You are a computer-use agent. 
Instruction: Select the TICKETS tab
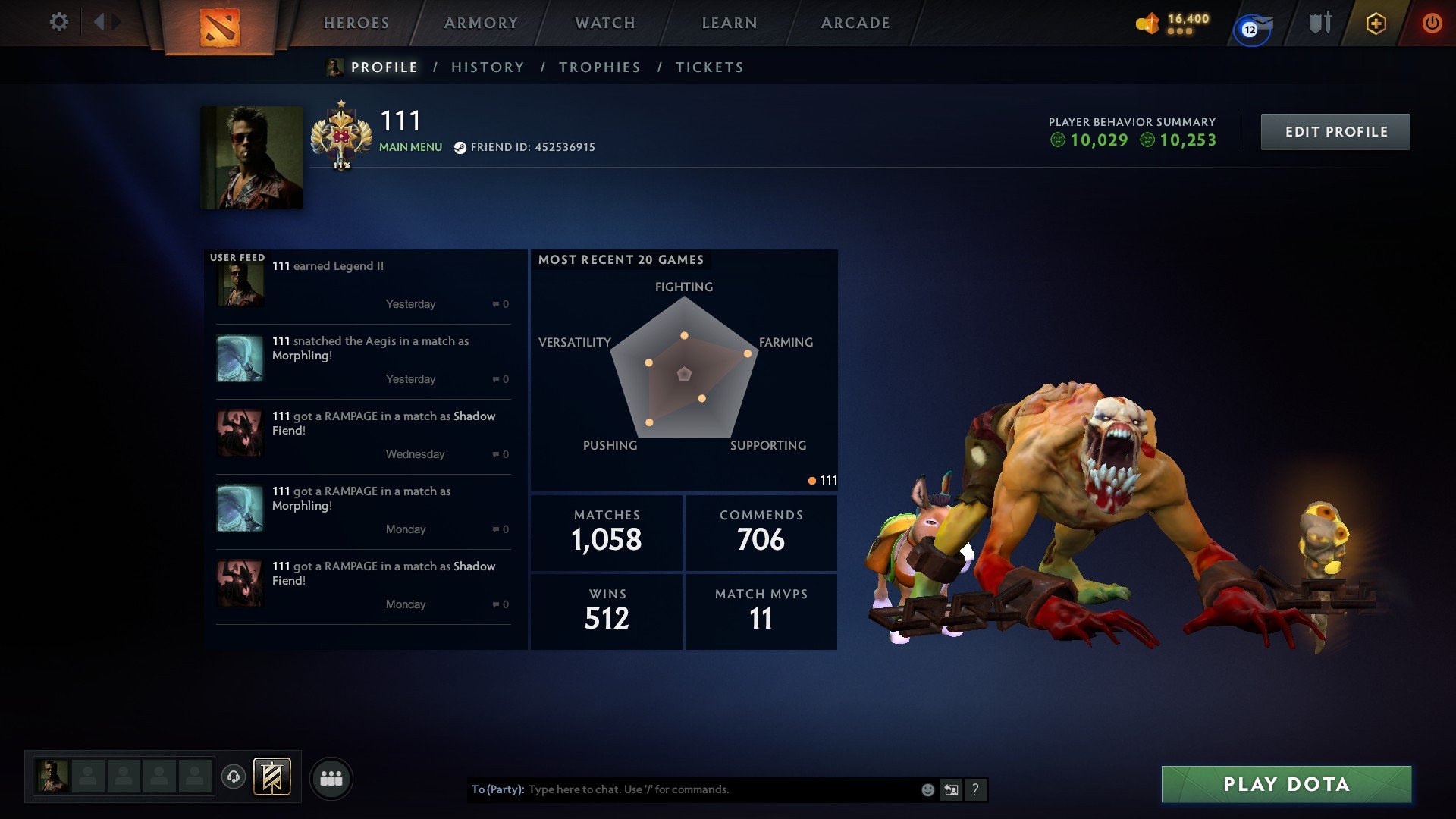click(709, 67)
